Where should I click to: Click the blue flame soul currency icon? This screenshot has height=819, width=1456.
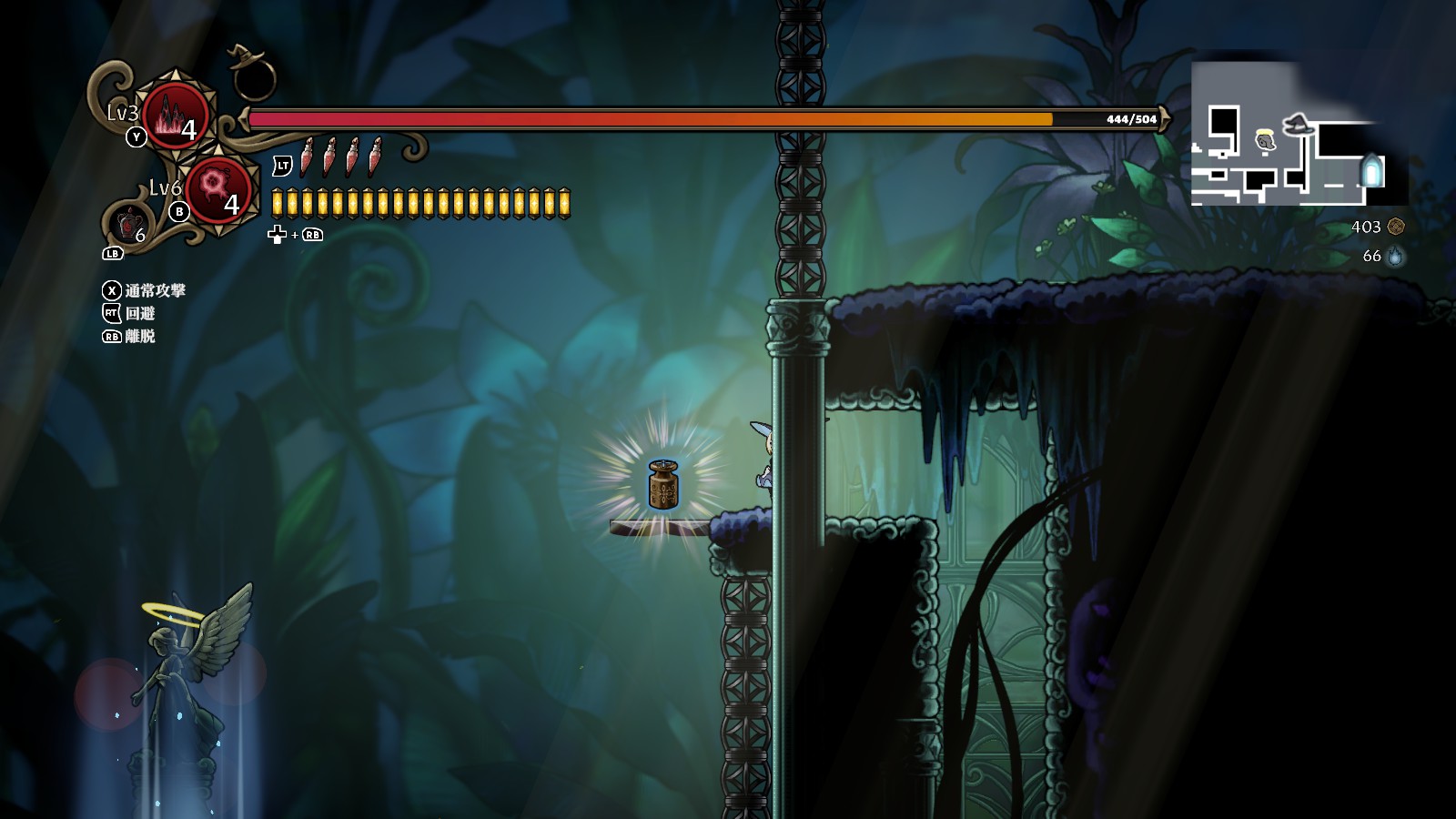coord(1395,257)
